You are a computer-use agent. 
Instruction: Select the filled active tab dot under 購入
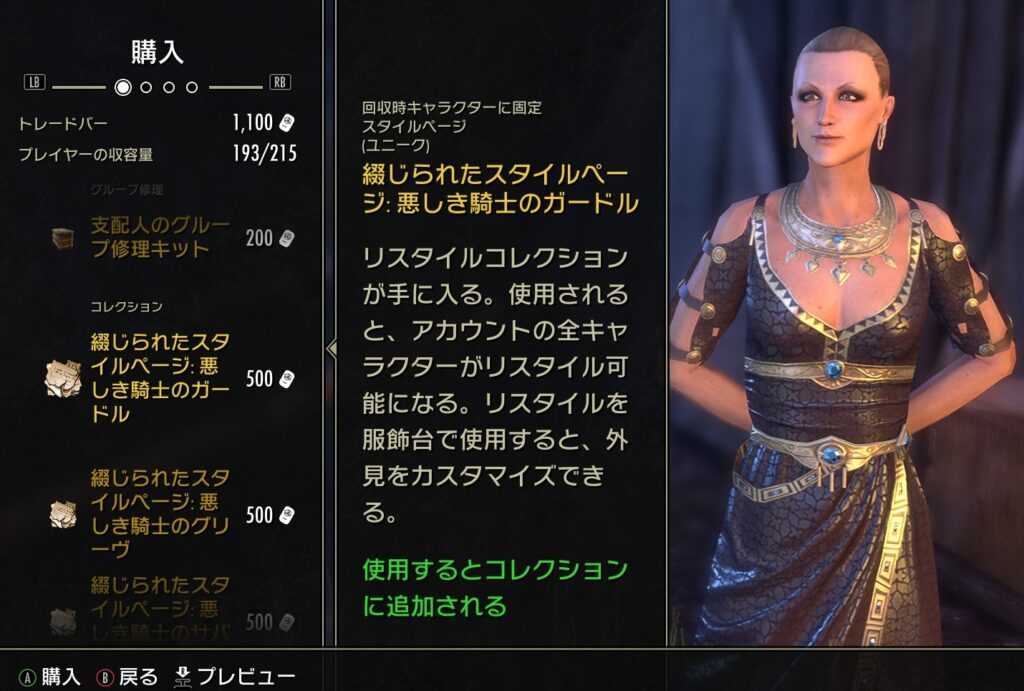click(123, 87)
